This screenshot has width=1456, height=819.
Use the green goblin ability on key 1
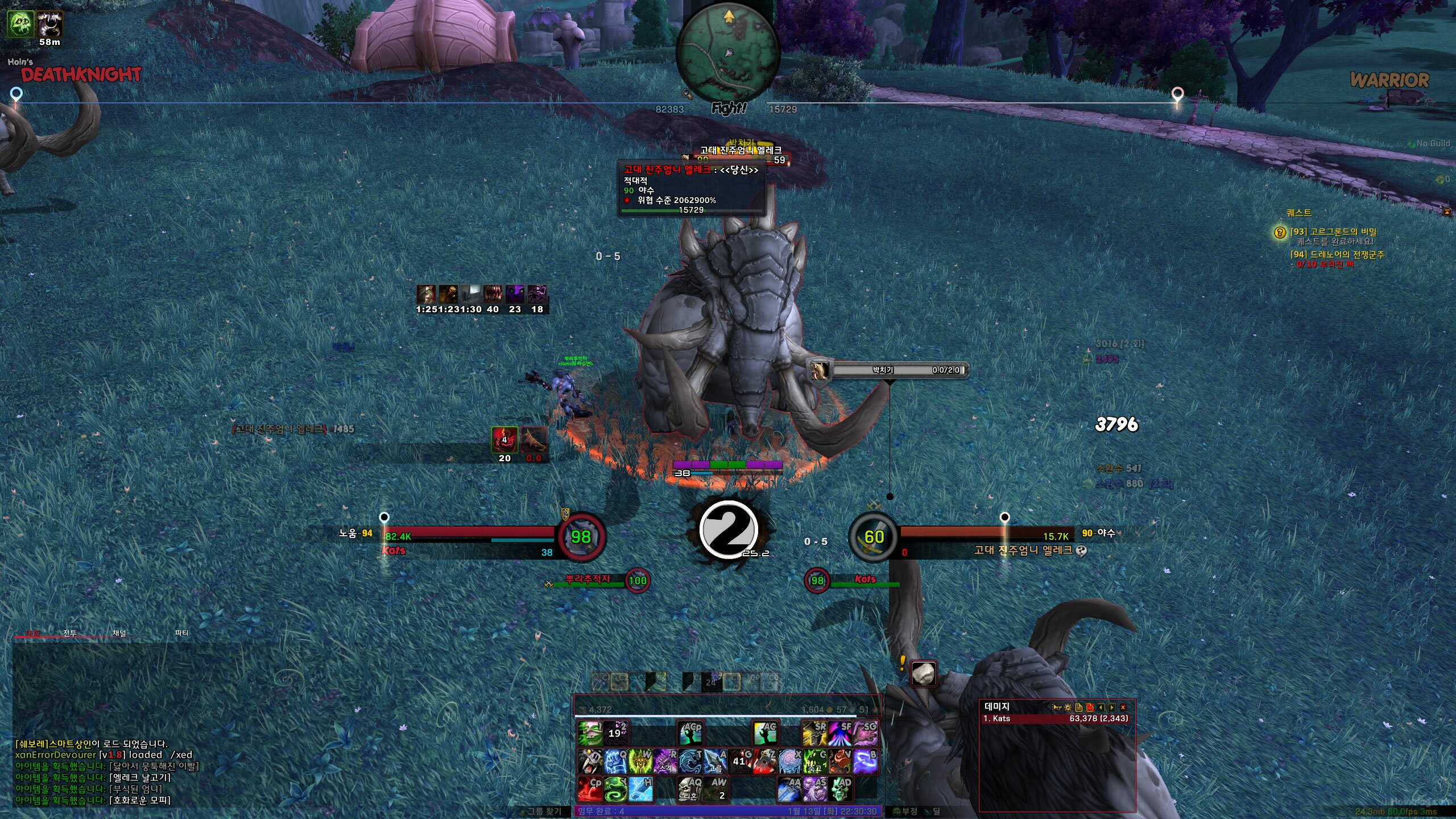point(590,733)
